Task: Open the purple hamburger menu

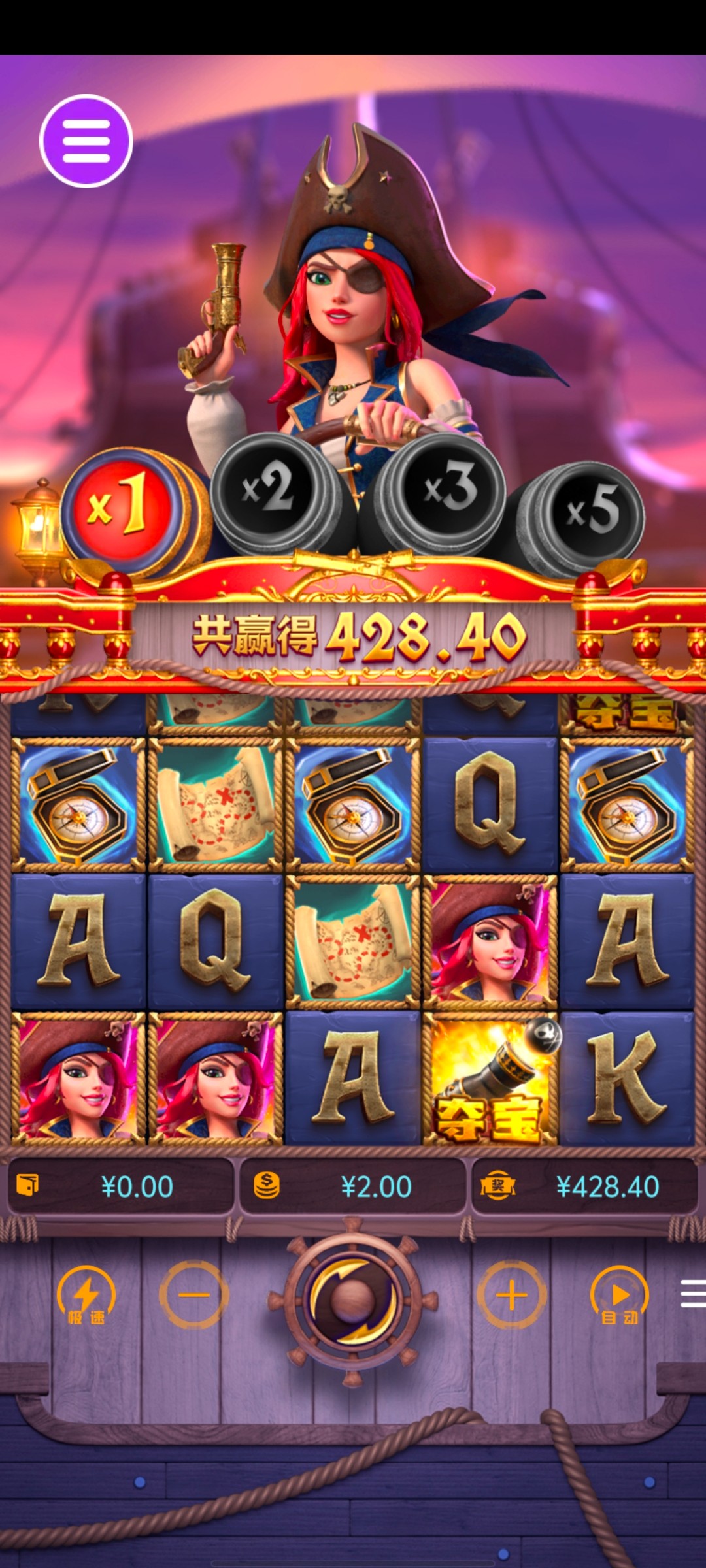Action: coord(86,141)
